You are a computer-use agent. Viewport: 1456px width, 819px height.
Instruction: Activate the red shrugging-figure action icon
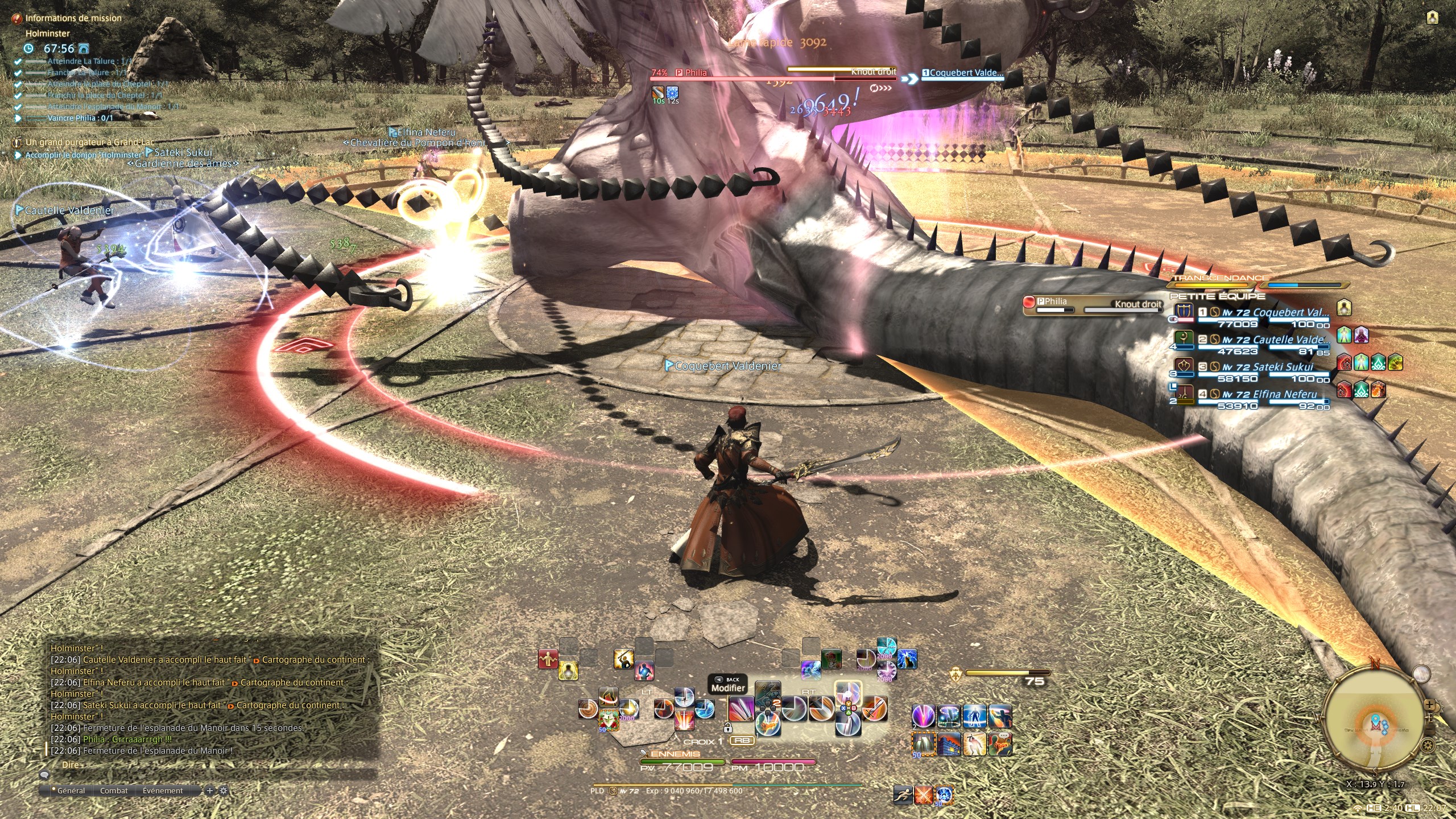pyautogui.click(x=548, y=659)
